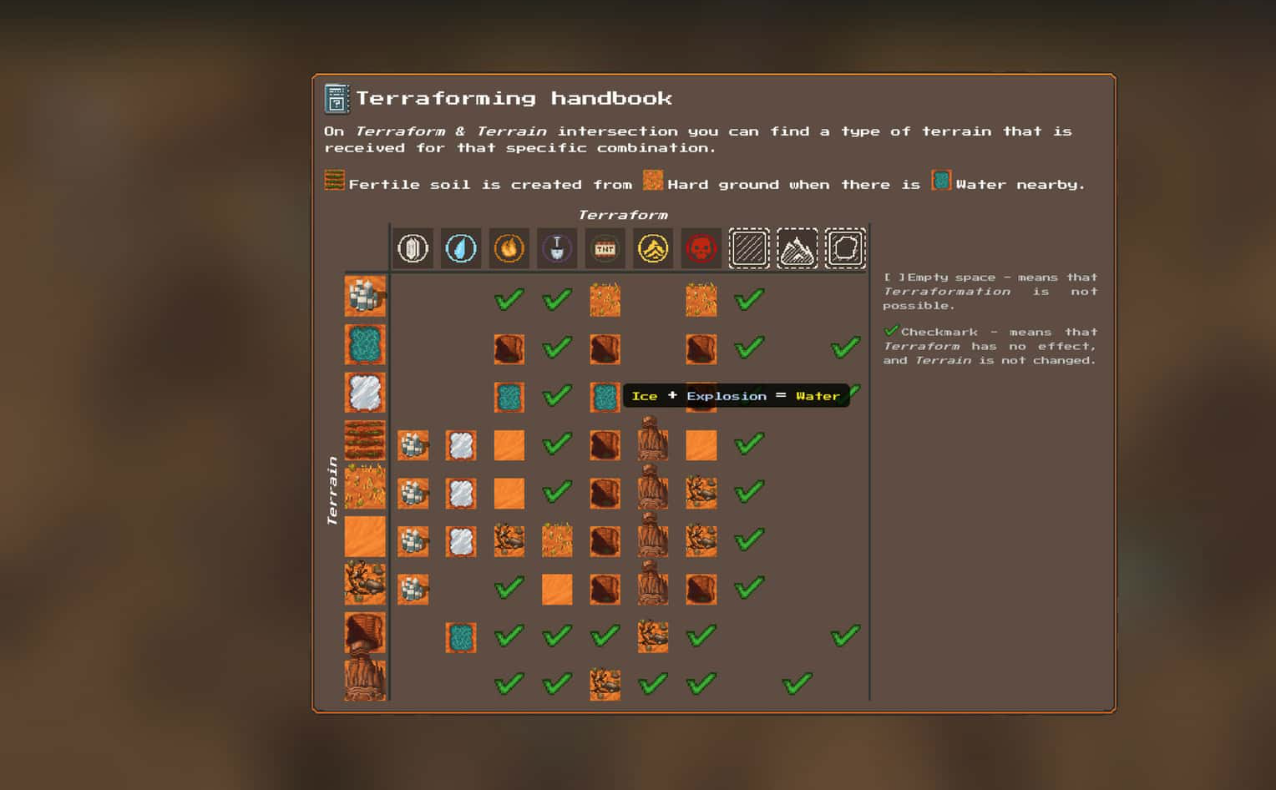Select the purple shovel terraform icon
1276x790 pixels.
point(557,248)
